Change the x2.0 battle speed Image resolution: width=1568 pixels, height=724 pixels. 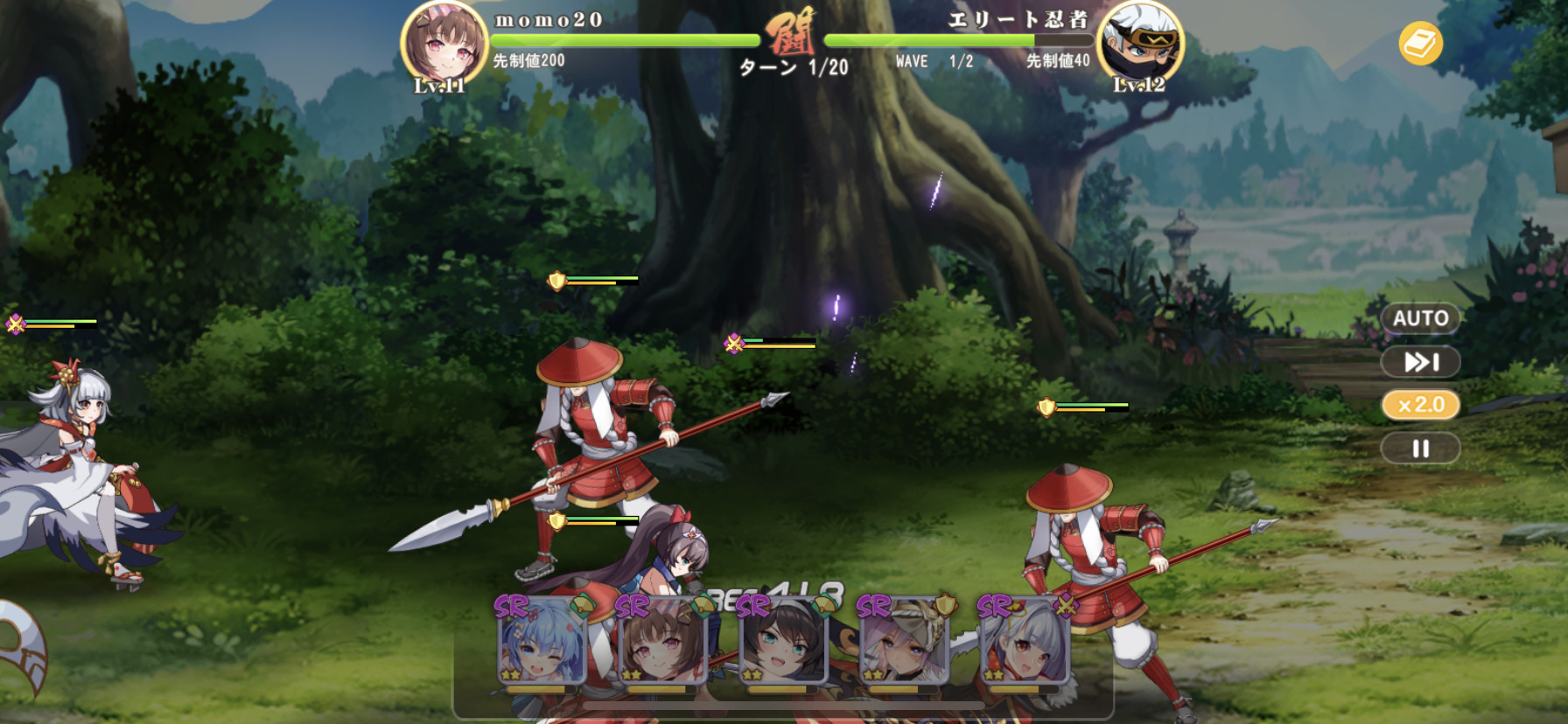(x=1420, y=405)
